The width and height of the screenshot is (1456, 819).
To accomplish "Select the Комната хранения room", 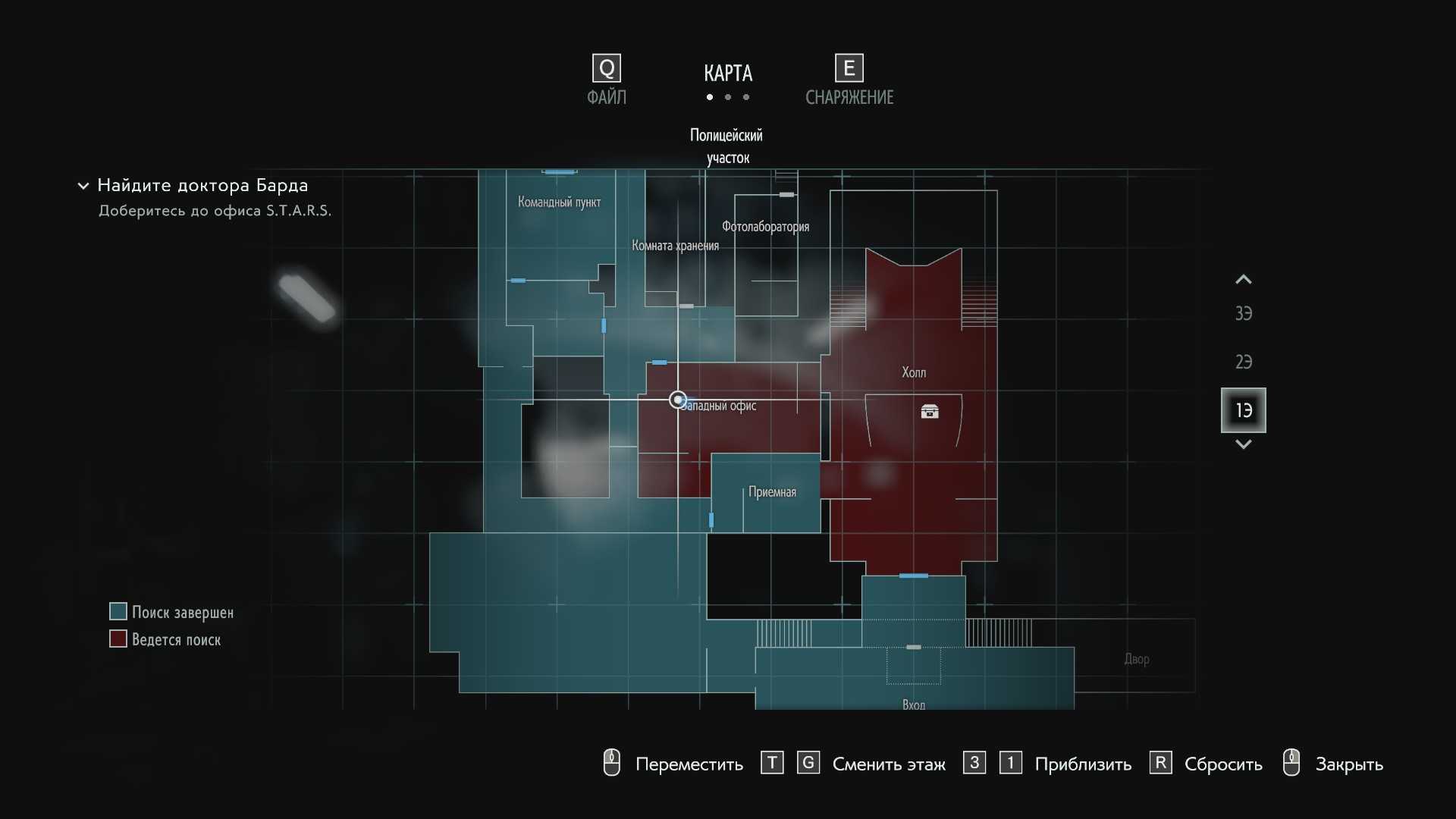I will pos(675,246).
